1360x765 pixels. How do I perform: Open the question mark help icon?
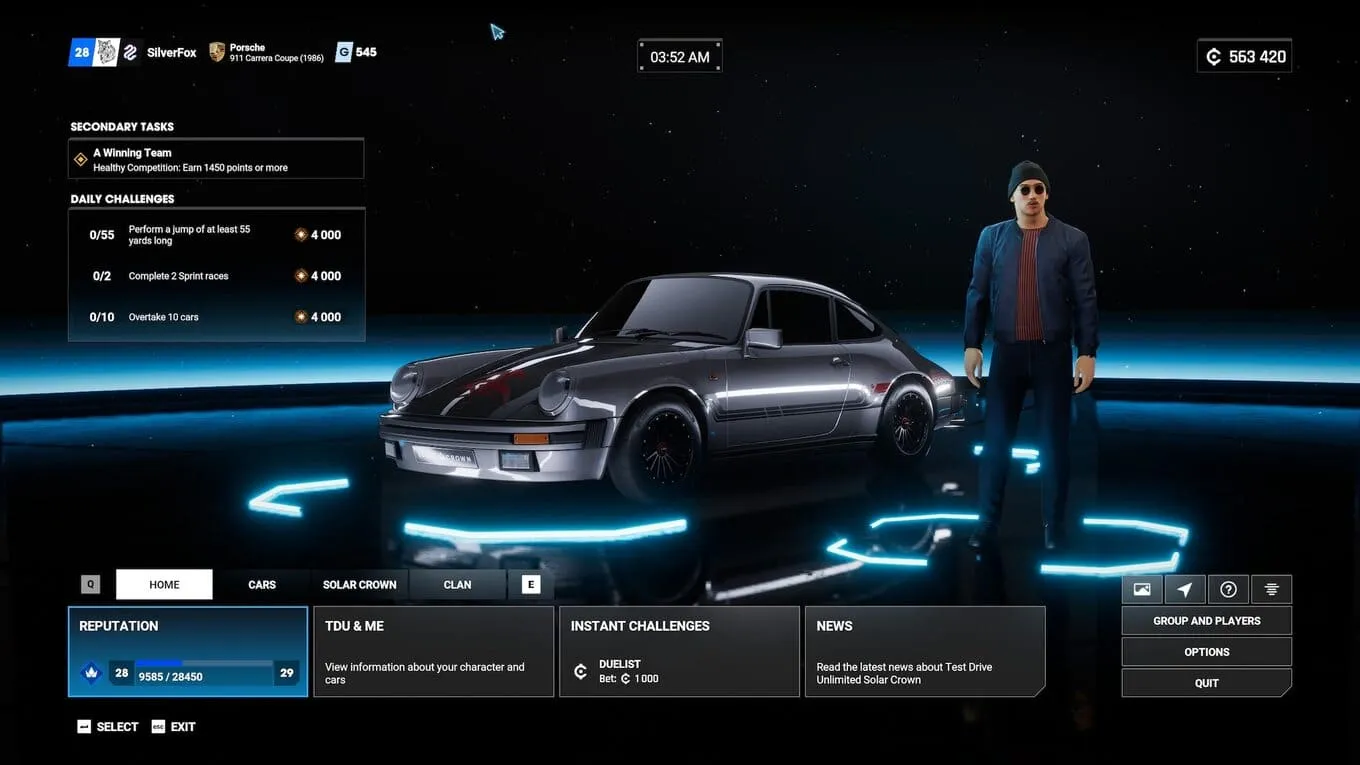(x=1228, y=589)
